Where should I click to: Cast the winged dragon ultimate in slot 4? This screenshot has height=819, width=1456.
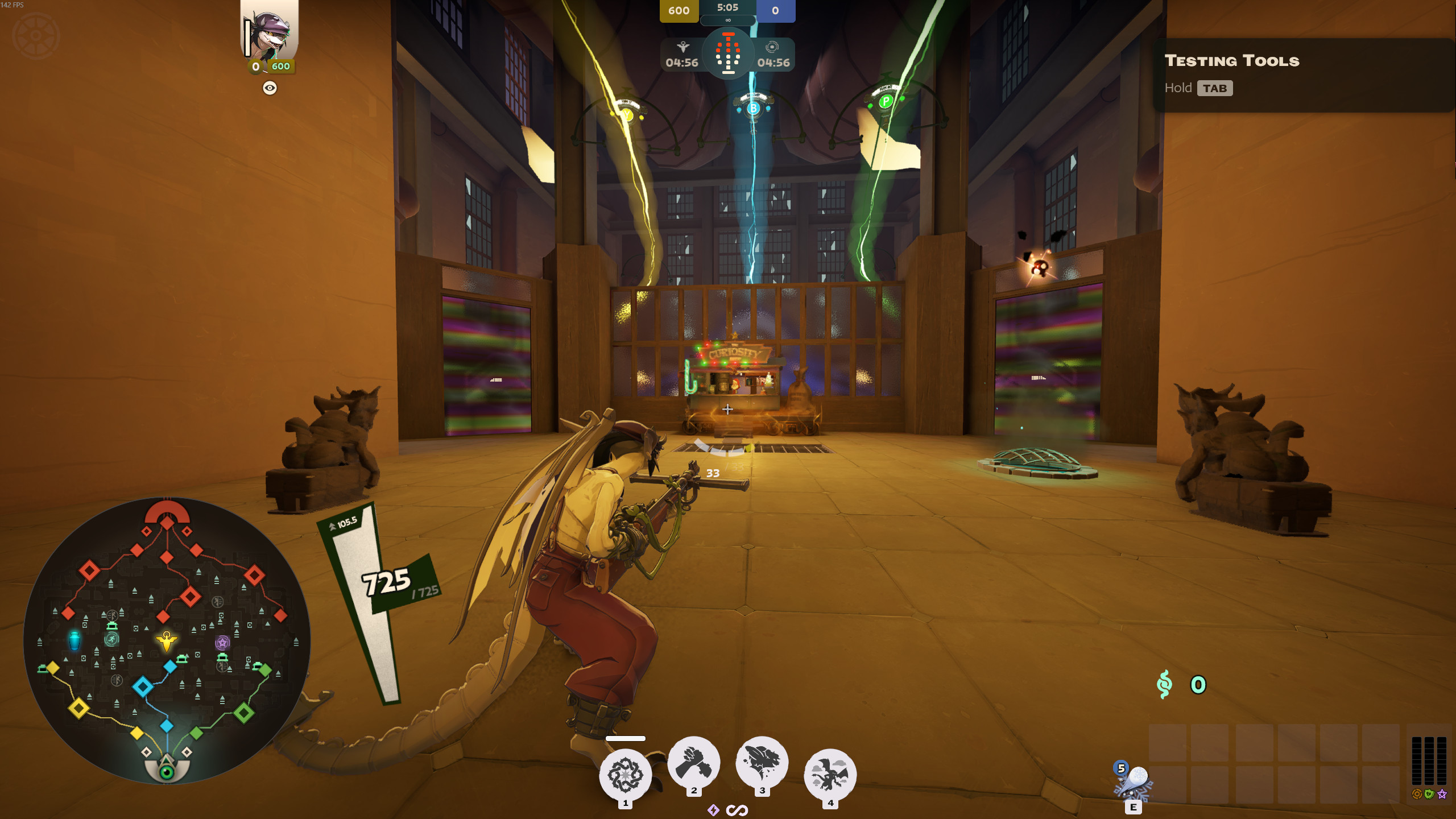pos(830,775)
